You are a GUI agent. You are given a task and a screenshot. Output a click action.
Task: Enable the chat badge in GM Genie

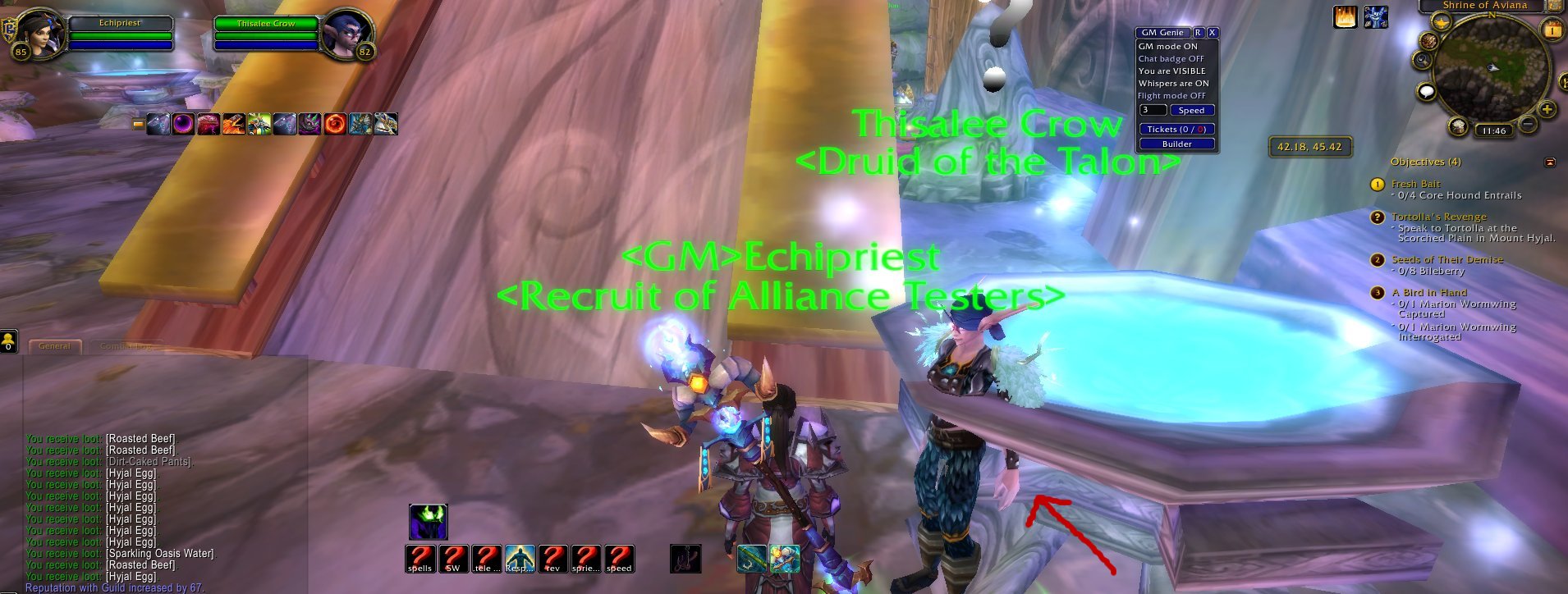(1170, 58)
